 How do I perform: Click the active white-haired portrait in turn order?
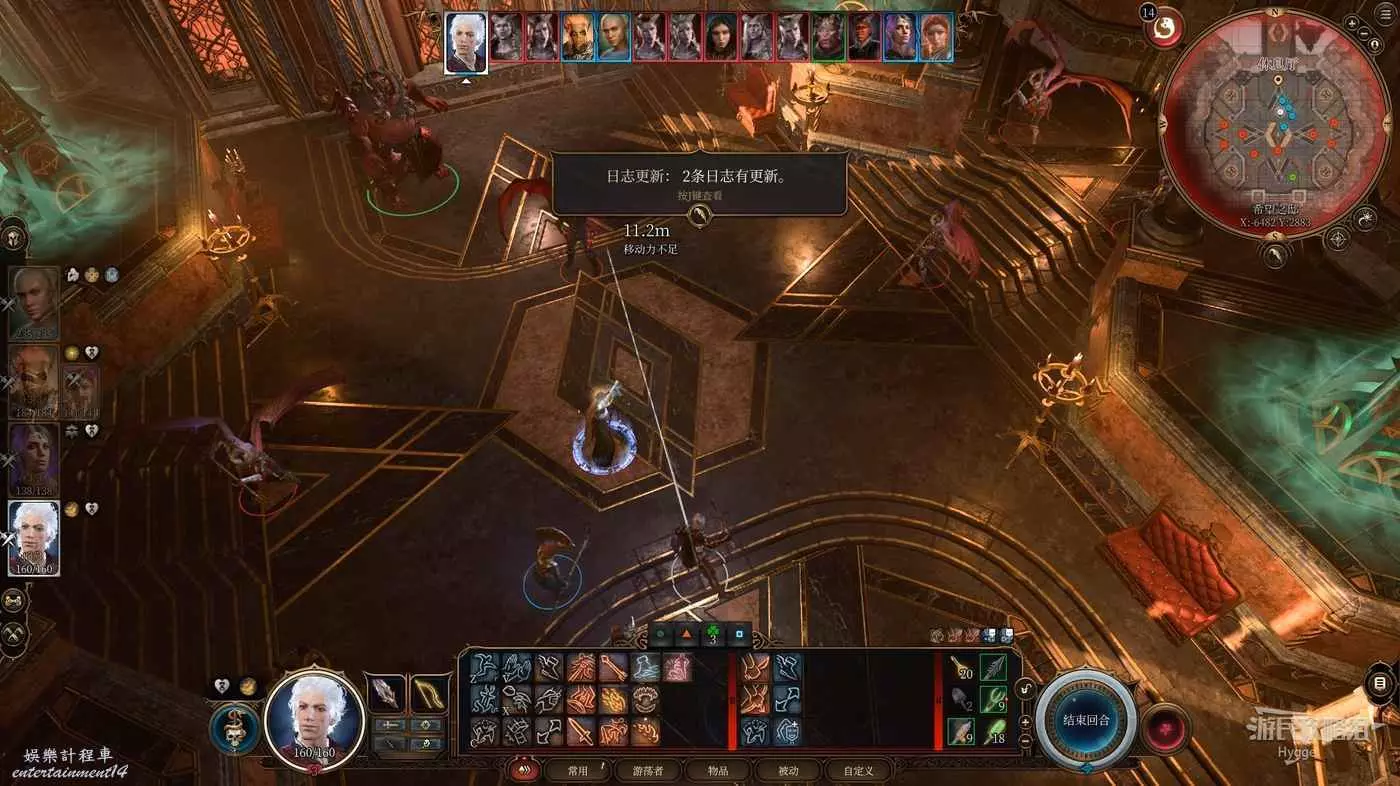[x=466, y=42]
